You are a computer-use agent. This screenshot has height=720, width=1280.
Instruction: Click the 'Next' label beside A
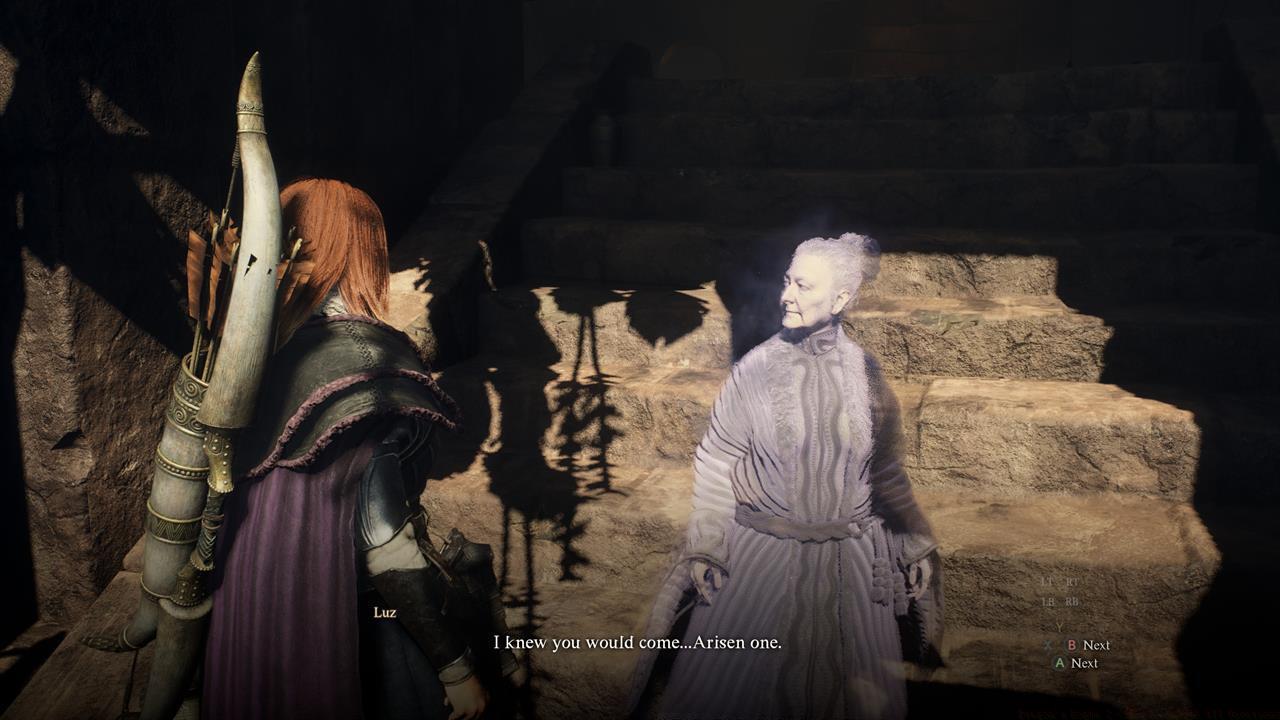tap(1084, 663)
